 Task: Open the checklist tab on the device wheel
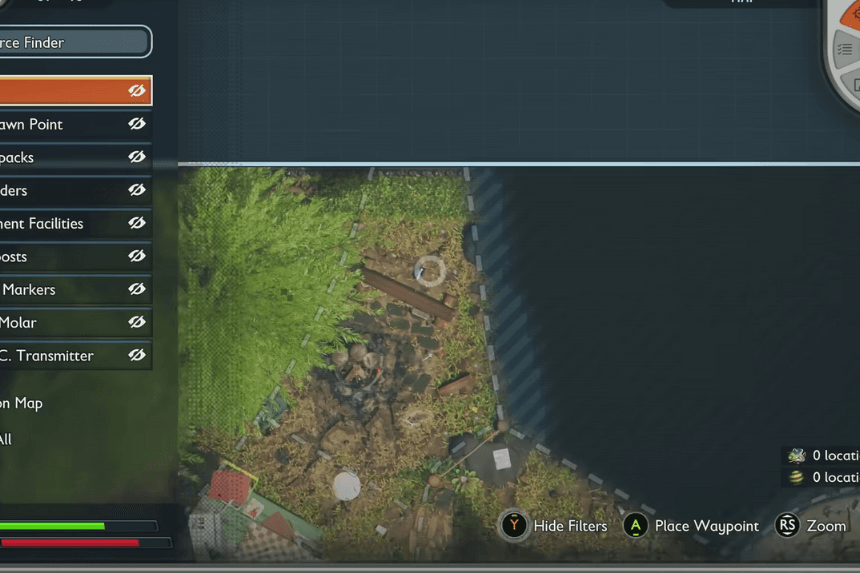[x=845, y=48]
